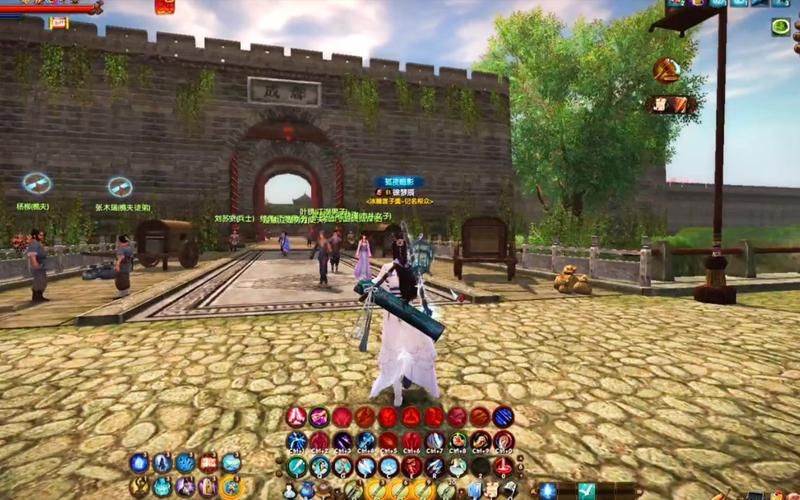Activate the Ctrl+3 hotbar skill
This screenshot has width=800, height=500.
[343, 441]
